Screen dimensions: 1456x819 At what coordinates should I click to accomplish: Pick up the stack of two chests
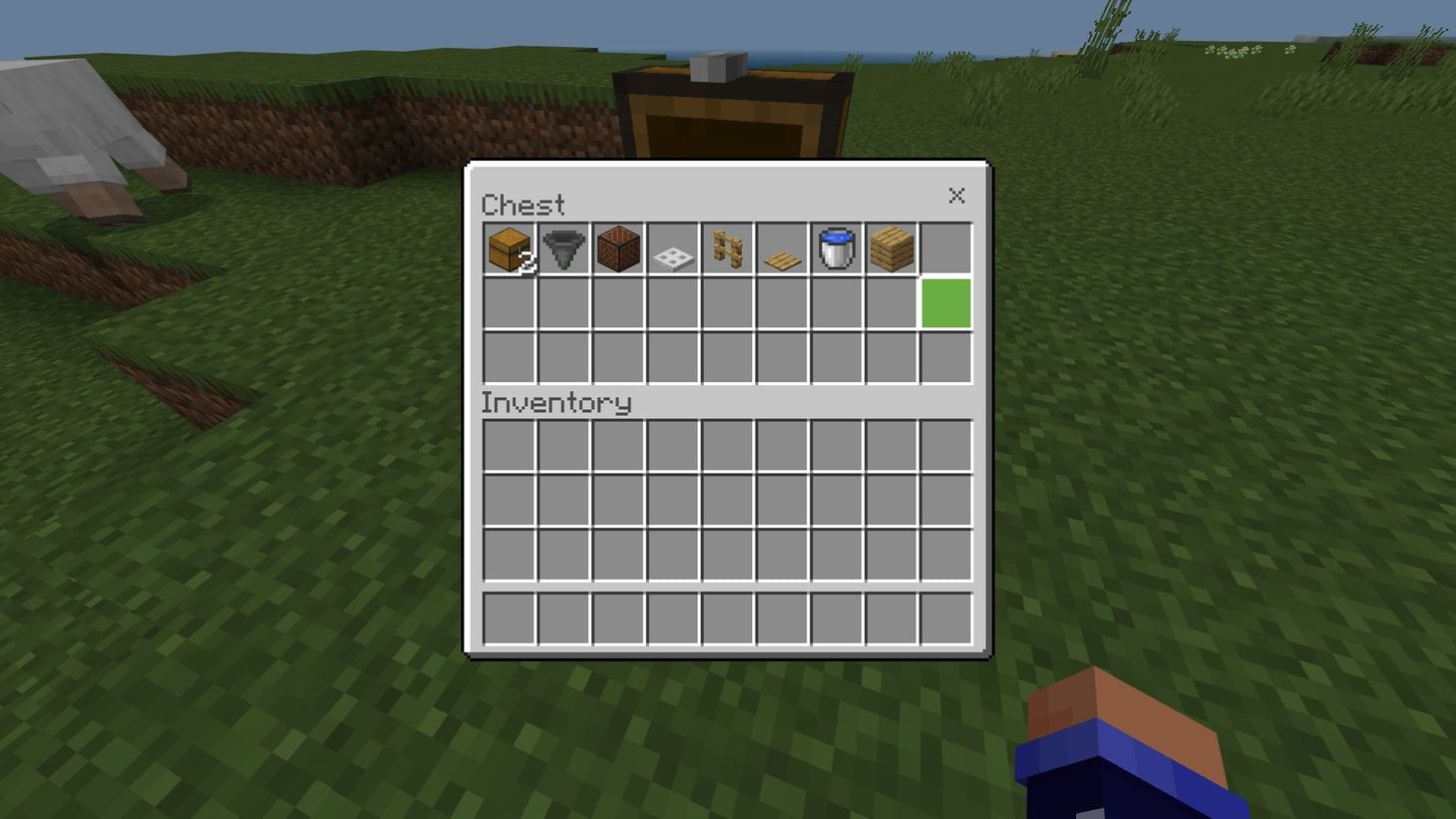(508, 249)
